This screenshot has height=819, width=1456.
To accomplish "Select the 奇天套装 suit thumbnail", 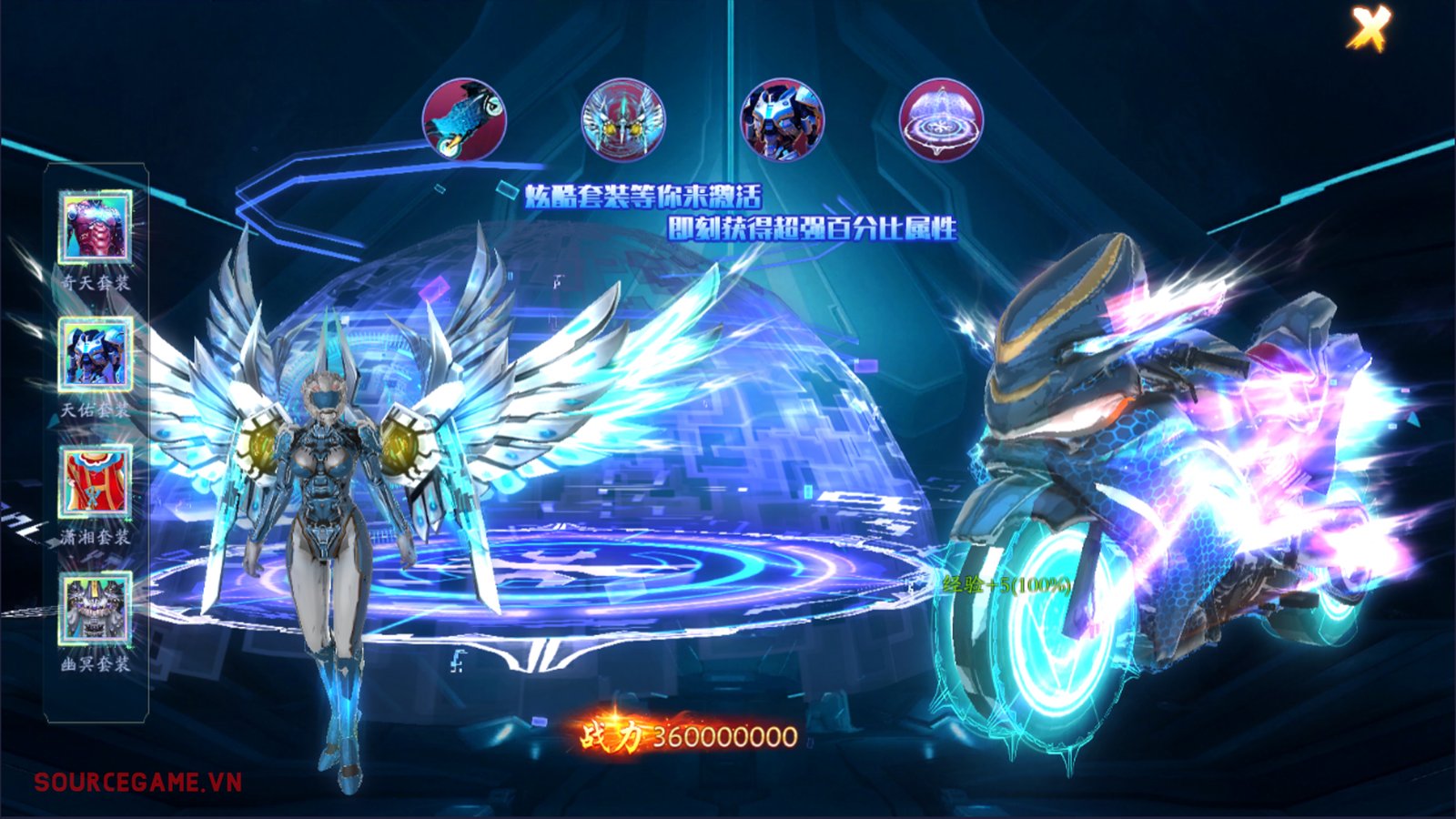I will (x=96, y=227).
